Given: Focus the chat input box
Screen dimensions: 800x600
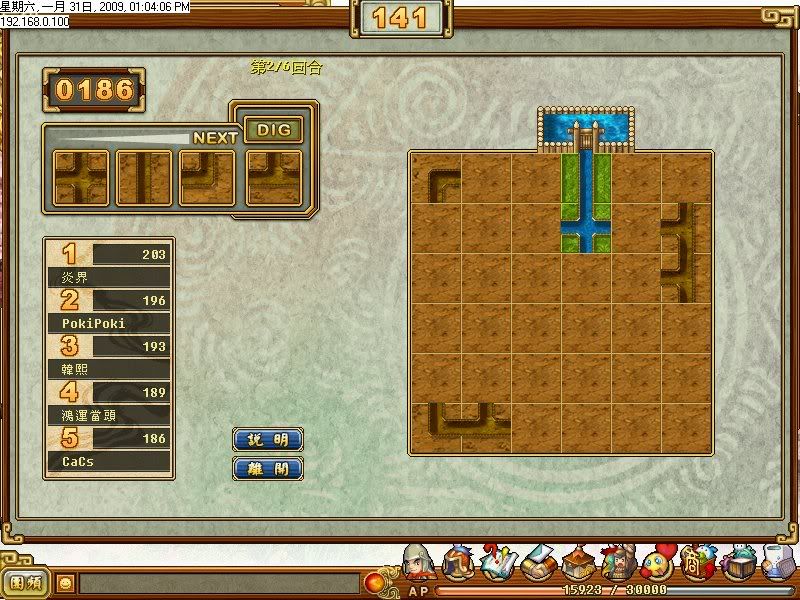Looking at the screenshot, I should coord(218,582).
